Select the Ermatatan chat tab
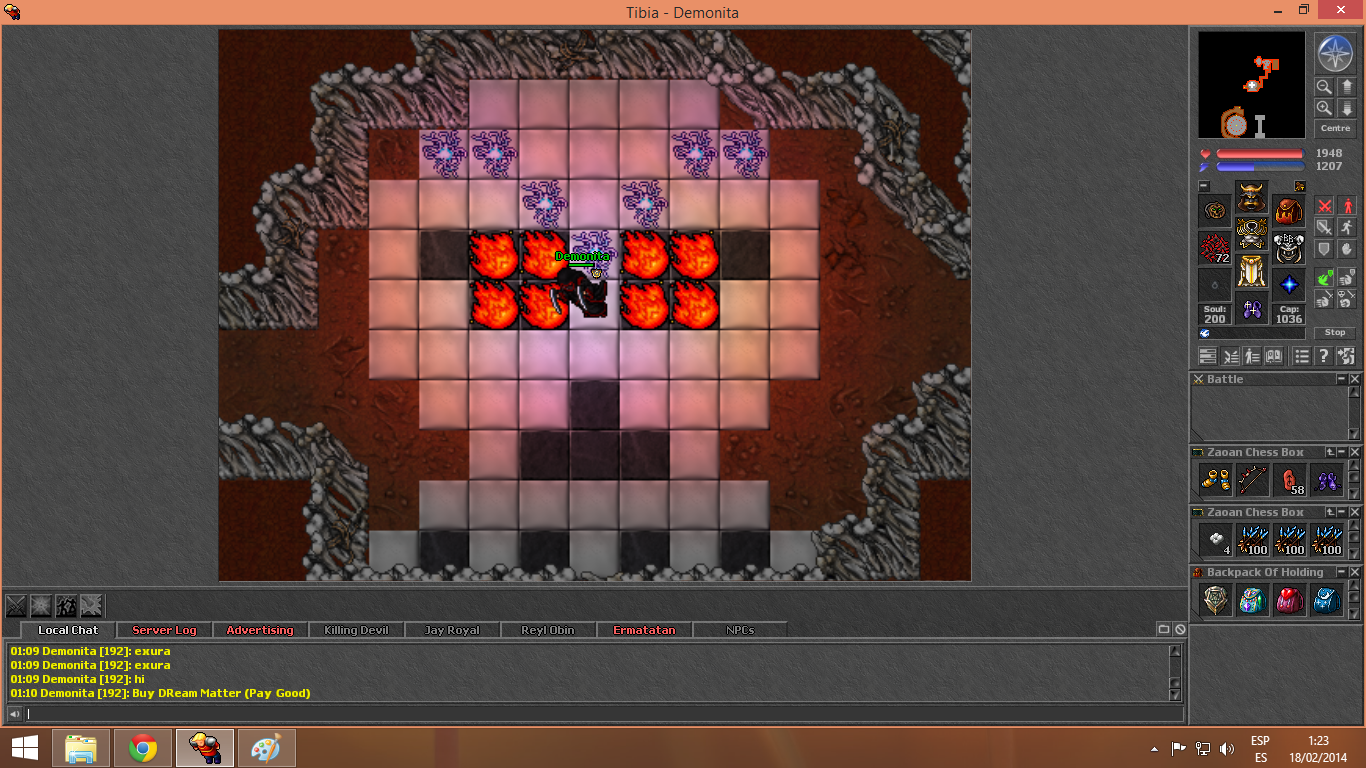The image size is (1366, 768). point(644,630)
